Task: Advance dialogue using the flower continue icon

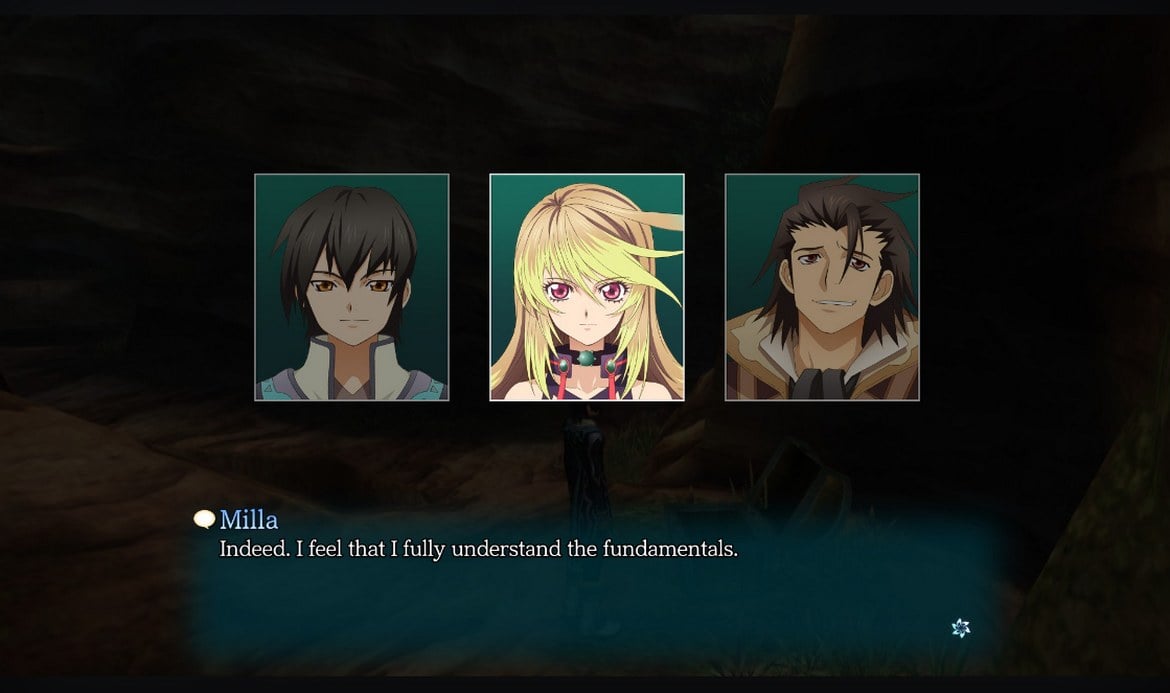Action: (x=960, y=628)
